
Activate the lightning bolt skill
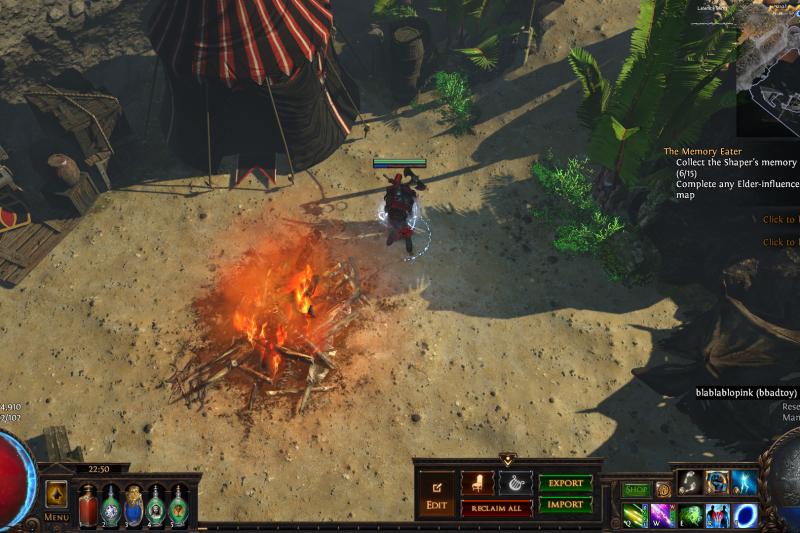(x=744, y=482)
